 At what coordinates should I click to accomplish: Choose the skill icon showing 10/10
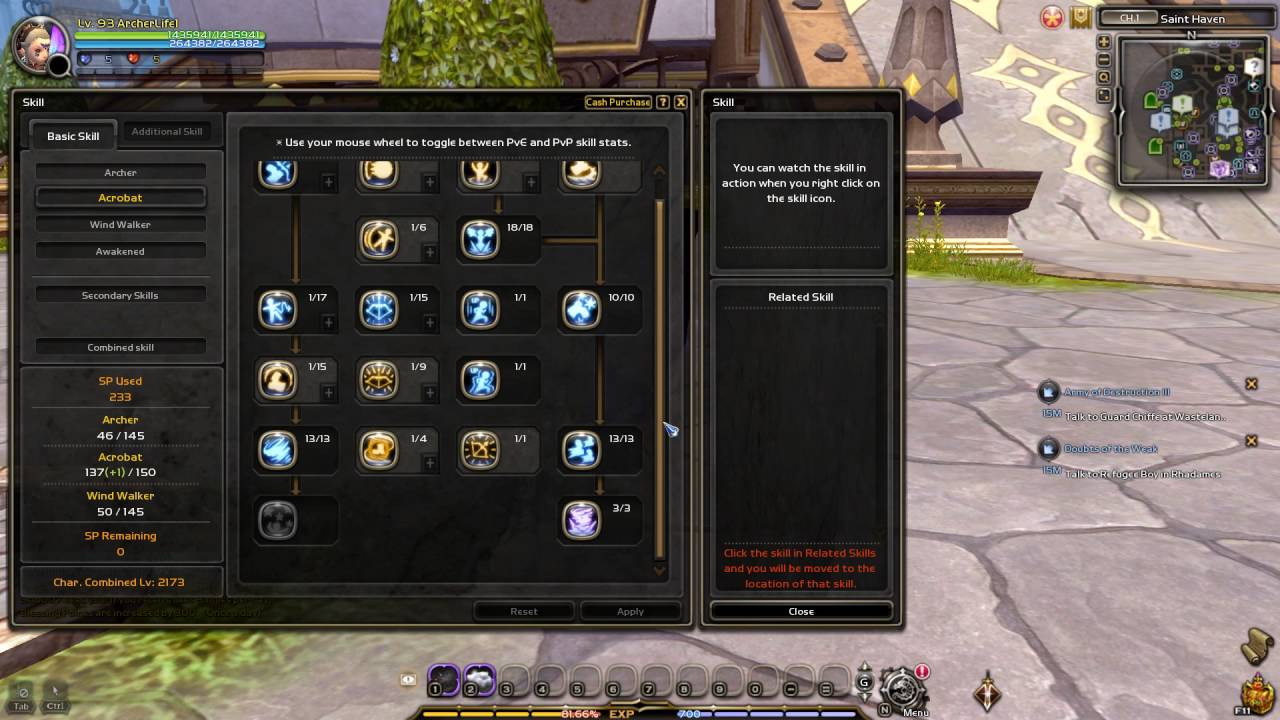581,310
